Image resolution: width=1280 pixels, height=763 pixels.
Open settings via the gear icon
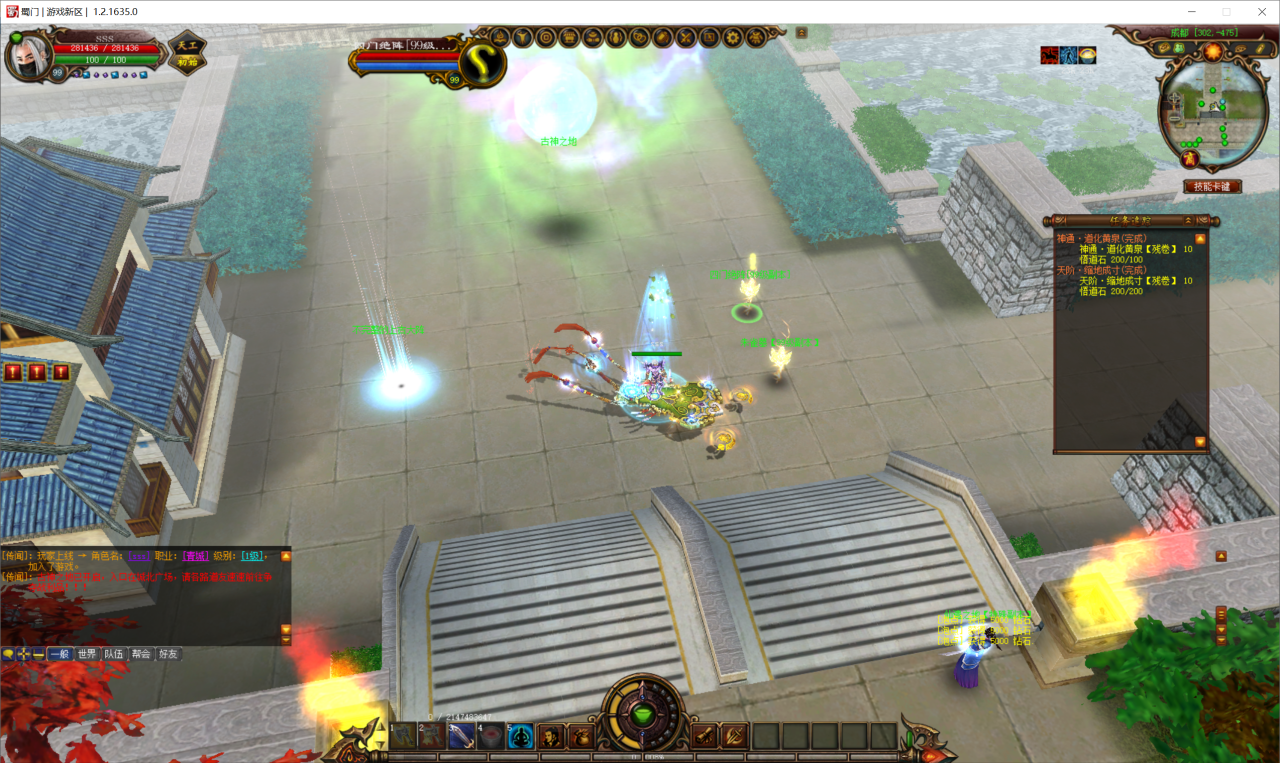click(x=732, y=38)
